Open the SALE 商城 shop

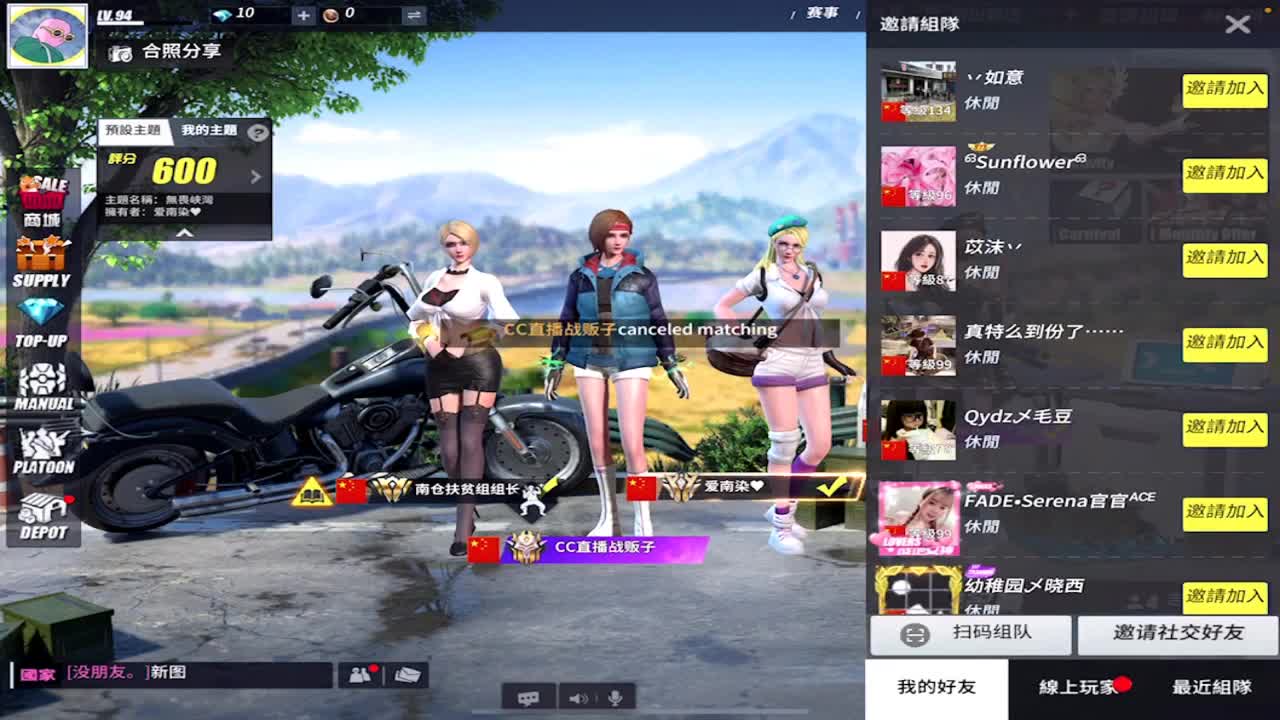click(44, 196)
